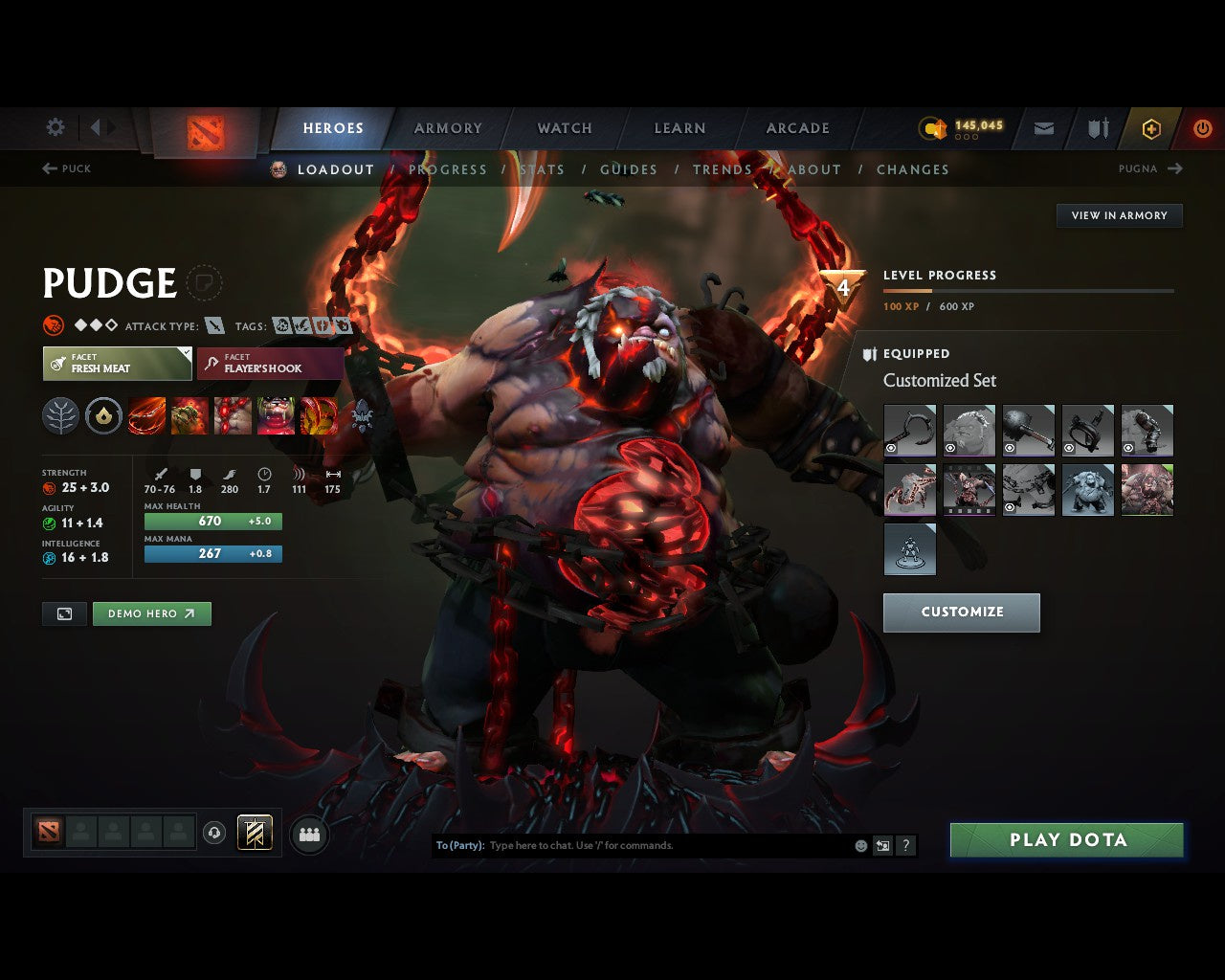Image resolution: width=1225 pixels, height=980 pixels.
Task: Switch to the Flayer's Hook facet
Action: 271,364
